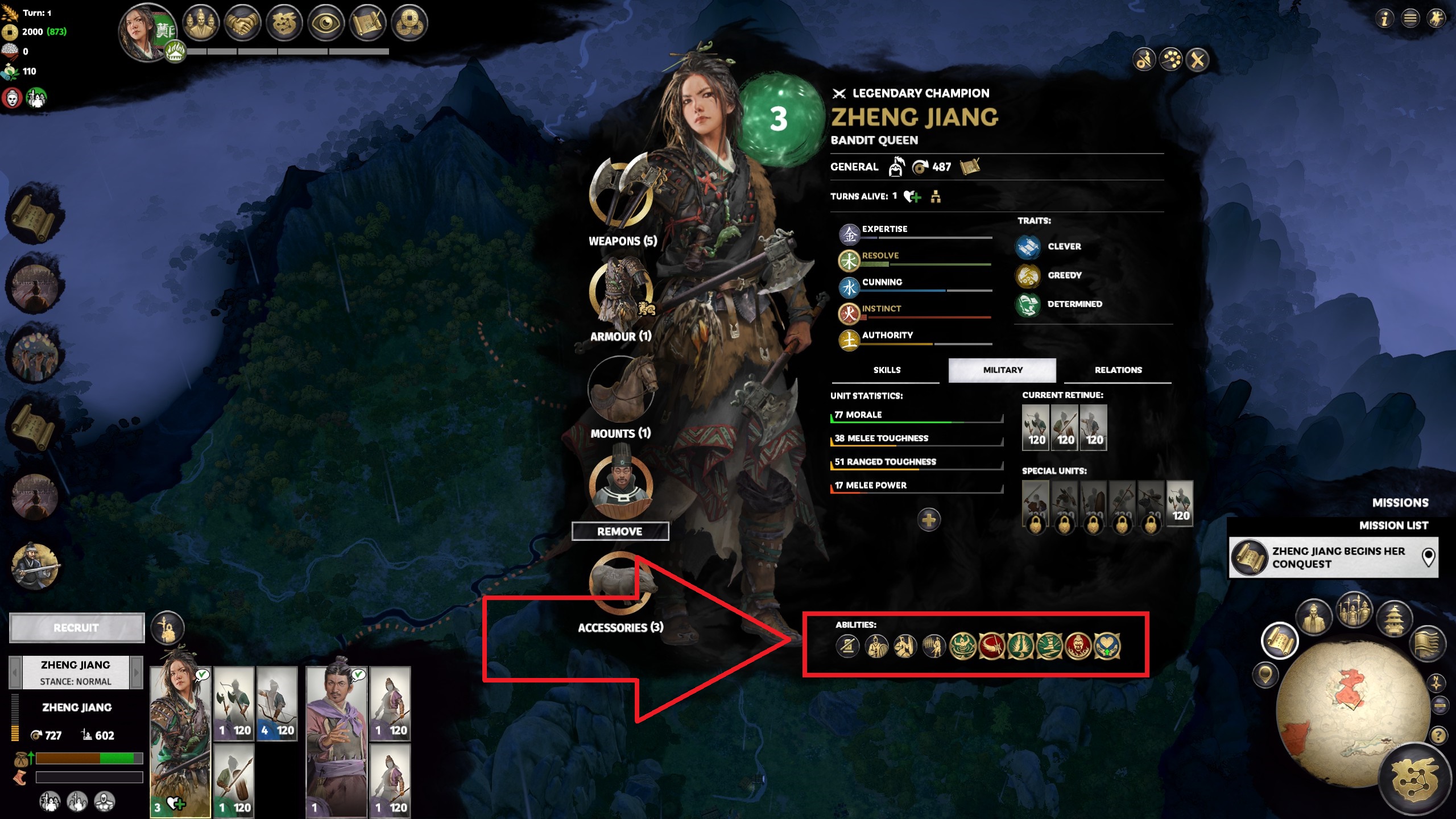Screen dimensions: 1456x819
Task: Open the info button in top bar
Action: pyautogui.click(x=1384, y=19)
